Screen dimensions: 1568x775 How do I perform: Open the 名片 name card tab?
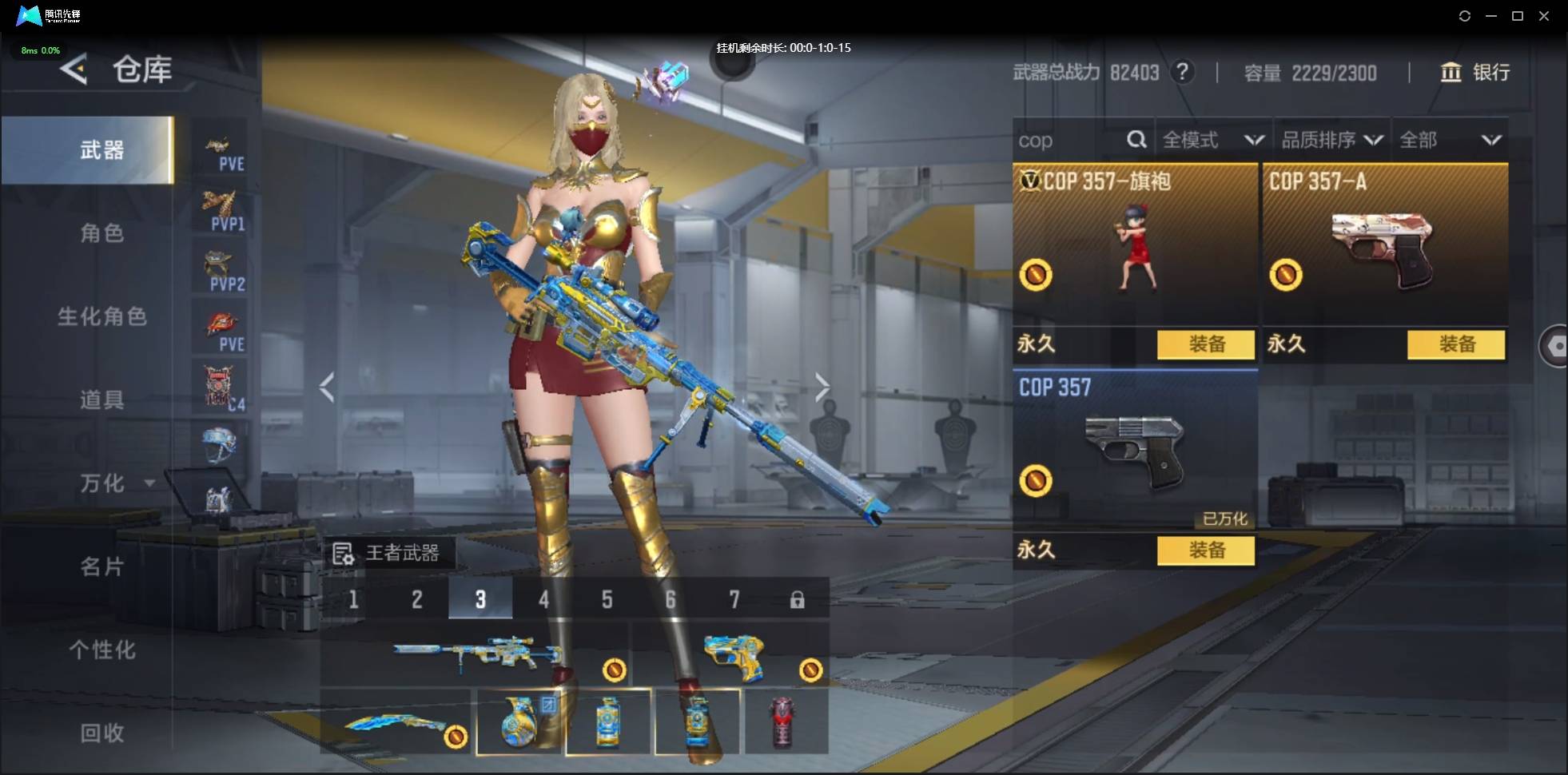(x=101, y=566)
